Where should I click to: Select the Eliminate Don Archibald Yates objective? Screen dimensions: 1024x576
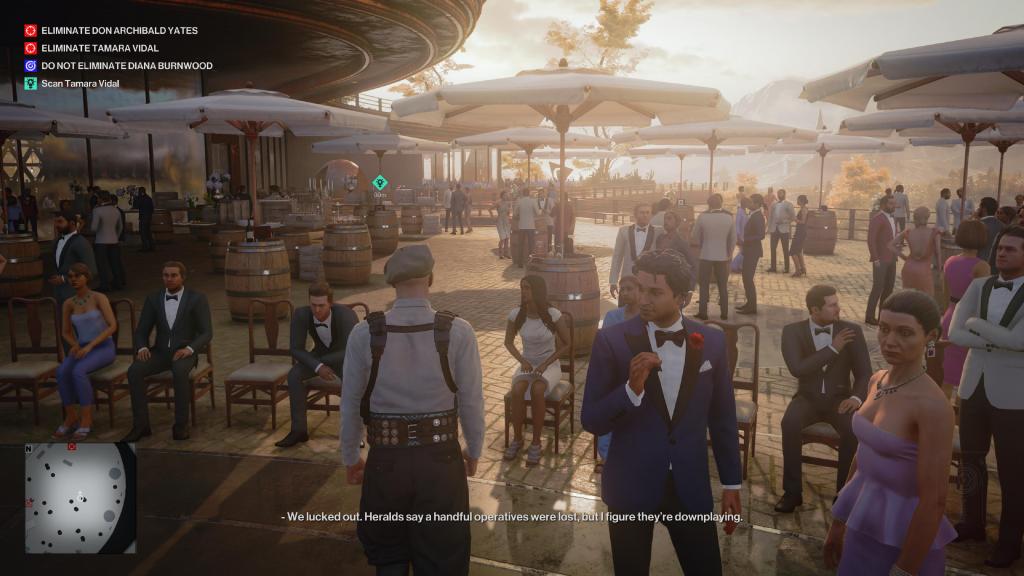118,31
